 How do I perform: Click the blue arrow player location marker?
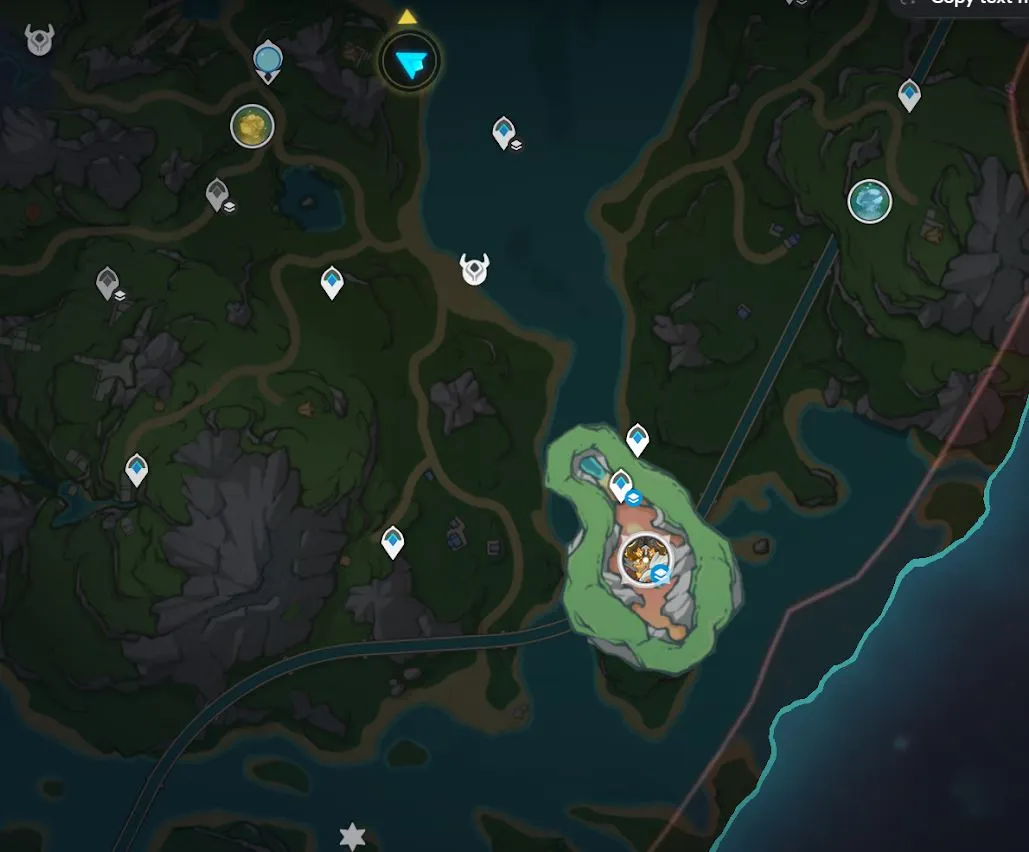point(410,63)
